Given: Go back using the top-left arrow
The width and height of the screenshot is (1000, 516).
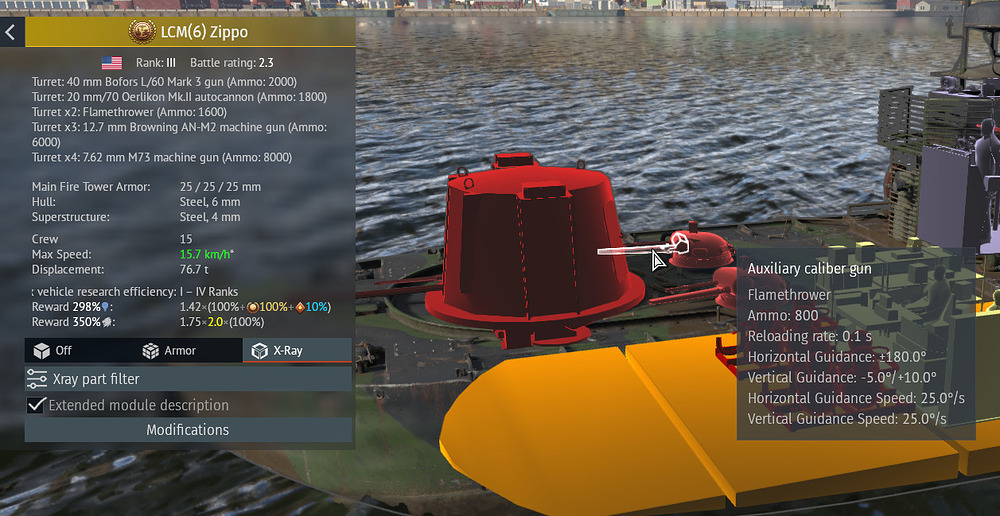Looking at the screenshot, I should 11,32.
